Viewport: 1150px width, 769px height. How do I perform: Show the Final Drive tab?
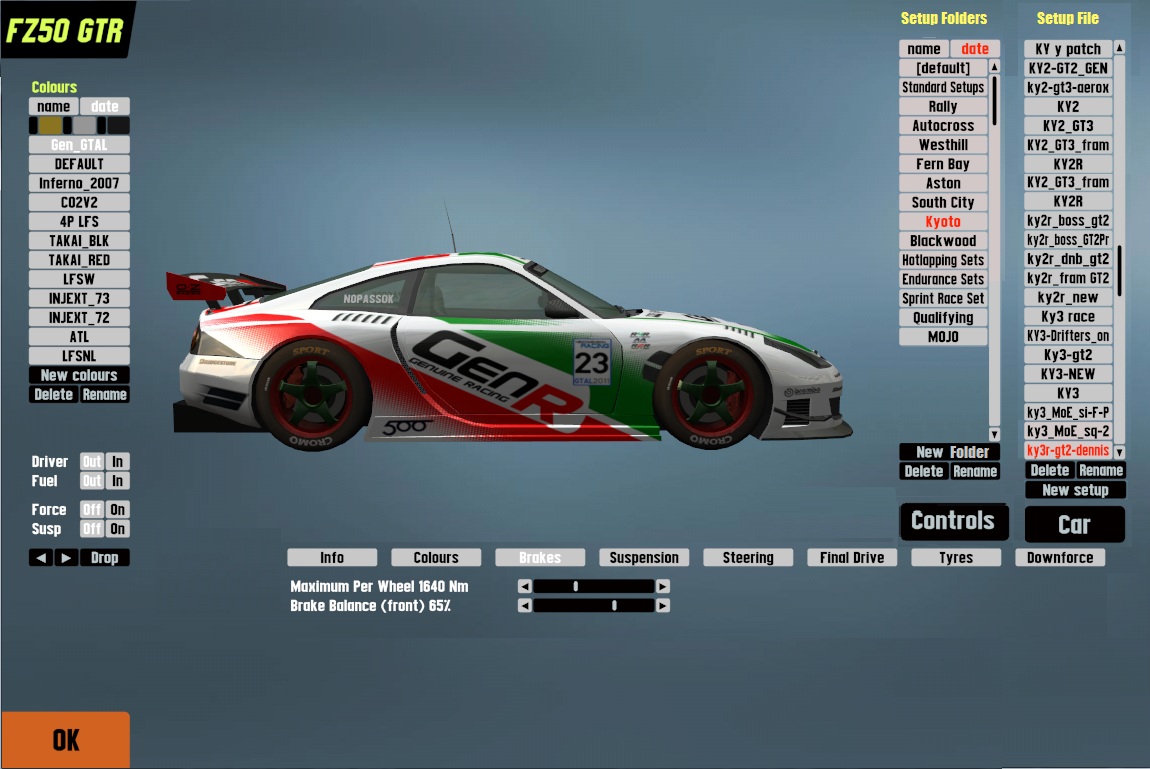(x=852, y=558)
